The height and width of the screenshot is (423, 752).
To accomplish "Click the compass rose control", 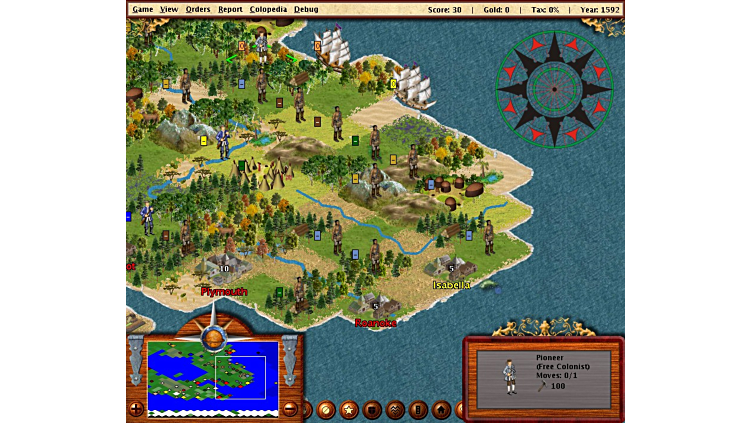I will (x=553, y=88).
